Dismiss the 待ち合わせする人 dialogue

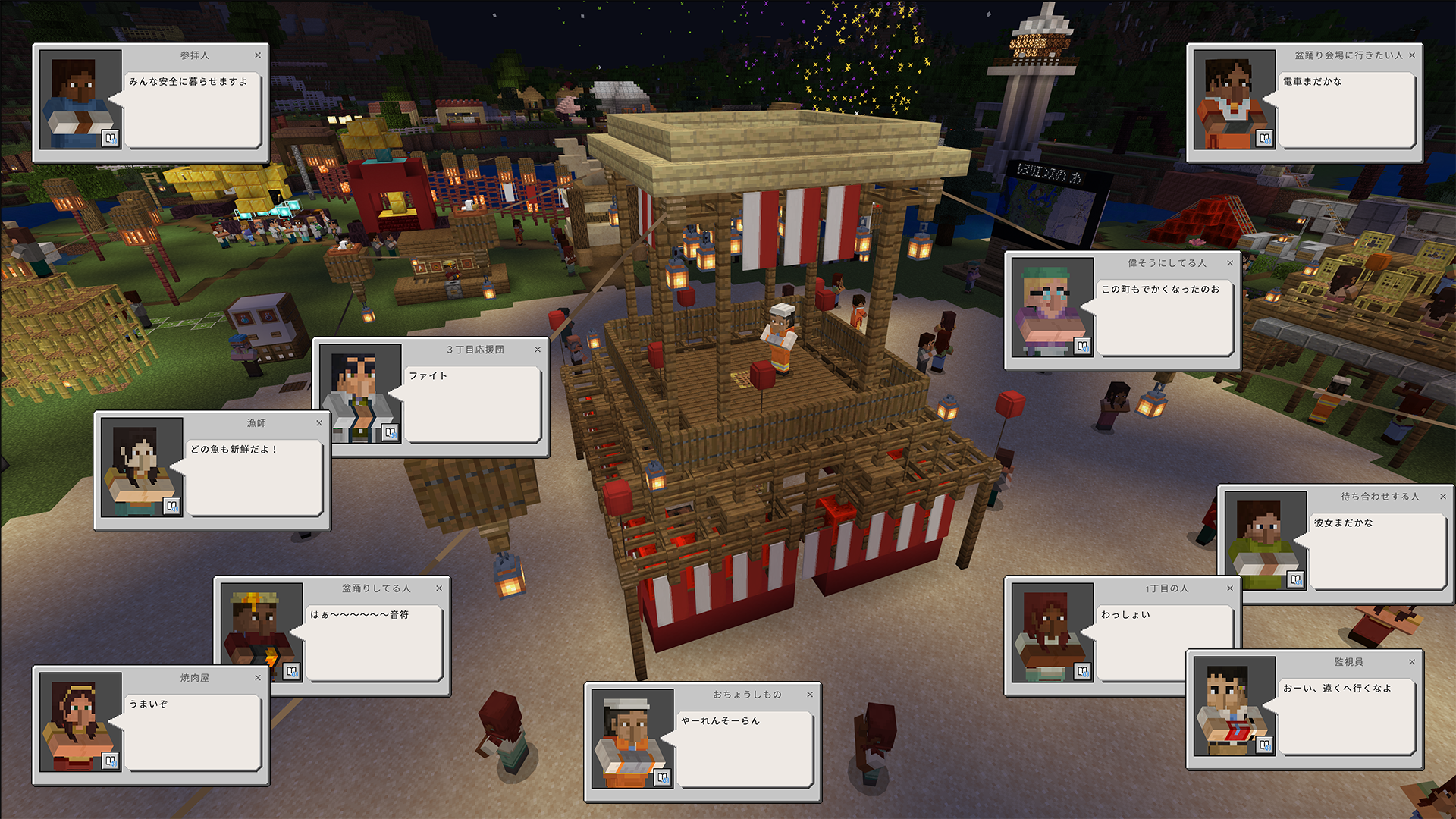click(1443, 497)
